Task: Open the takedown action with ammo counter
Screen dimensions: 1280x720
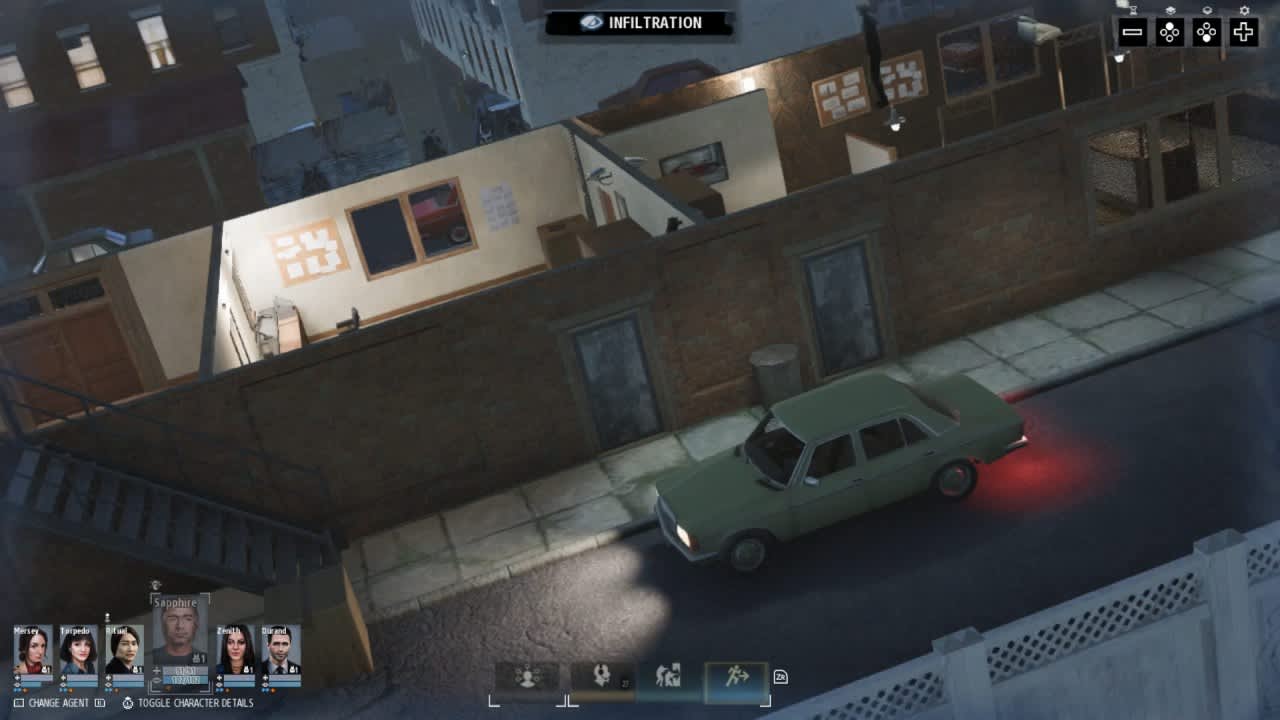Action: click(x=601, y=675)
